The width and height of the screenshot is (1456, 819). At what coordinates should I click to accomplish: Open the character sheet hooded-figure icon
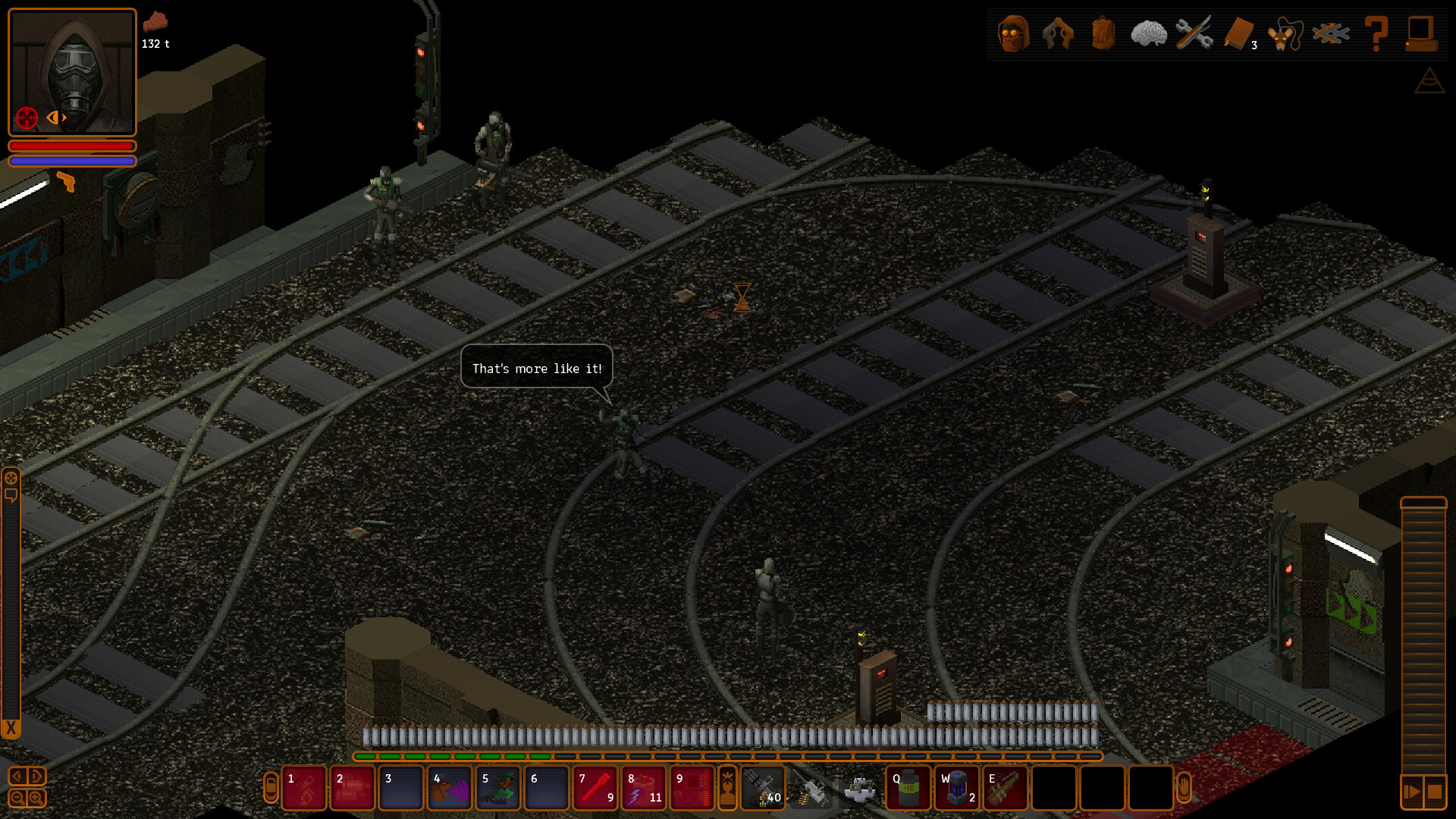click(1014, 32)
